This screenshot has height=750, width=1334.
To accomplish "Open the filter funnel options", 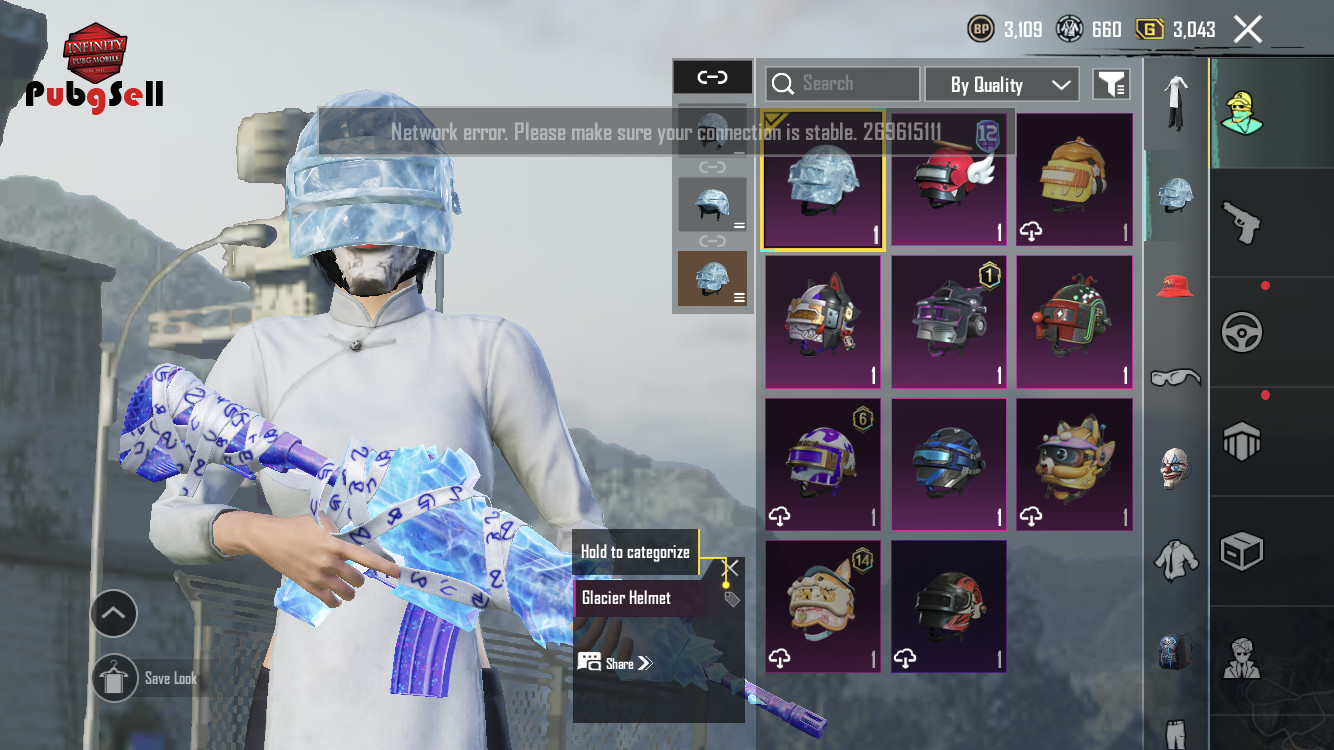I will [x=1111, y=85].
